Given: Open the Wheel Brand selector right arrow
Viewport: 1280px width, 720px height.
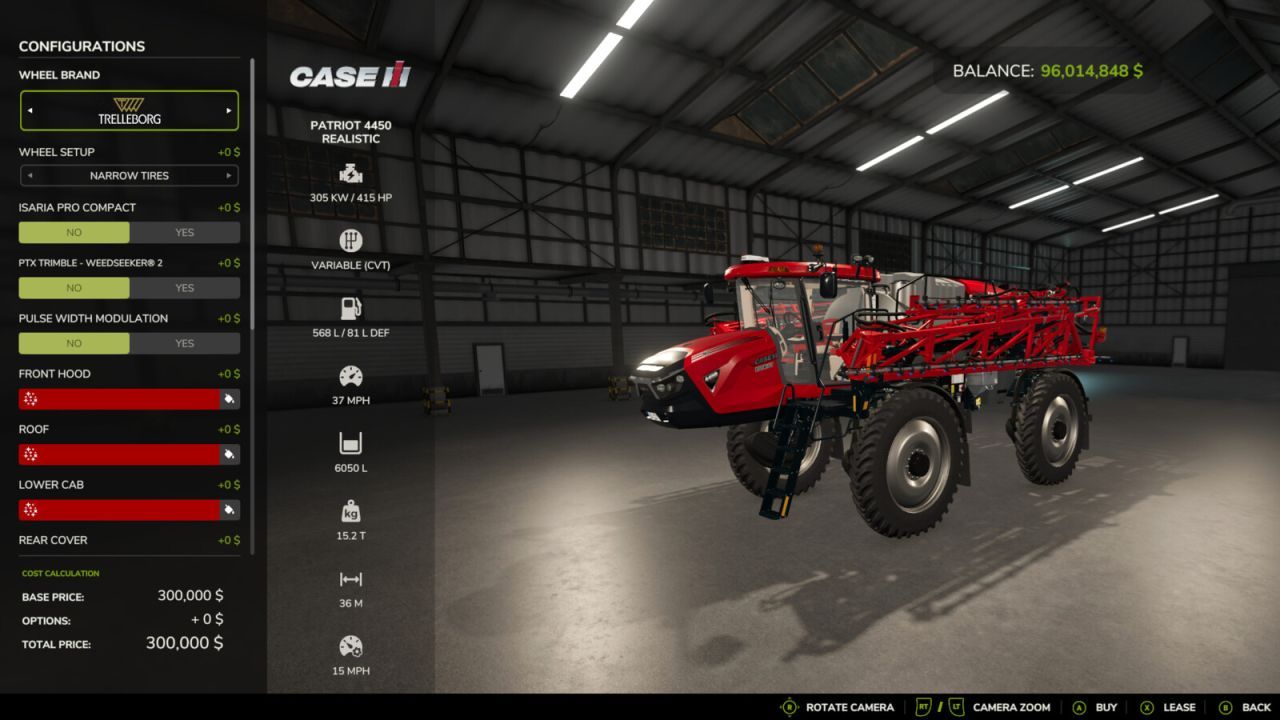Looking at the screenshot, I should pos(227,110).
